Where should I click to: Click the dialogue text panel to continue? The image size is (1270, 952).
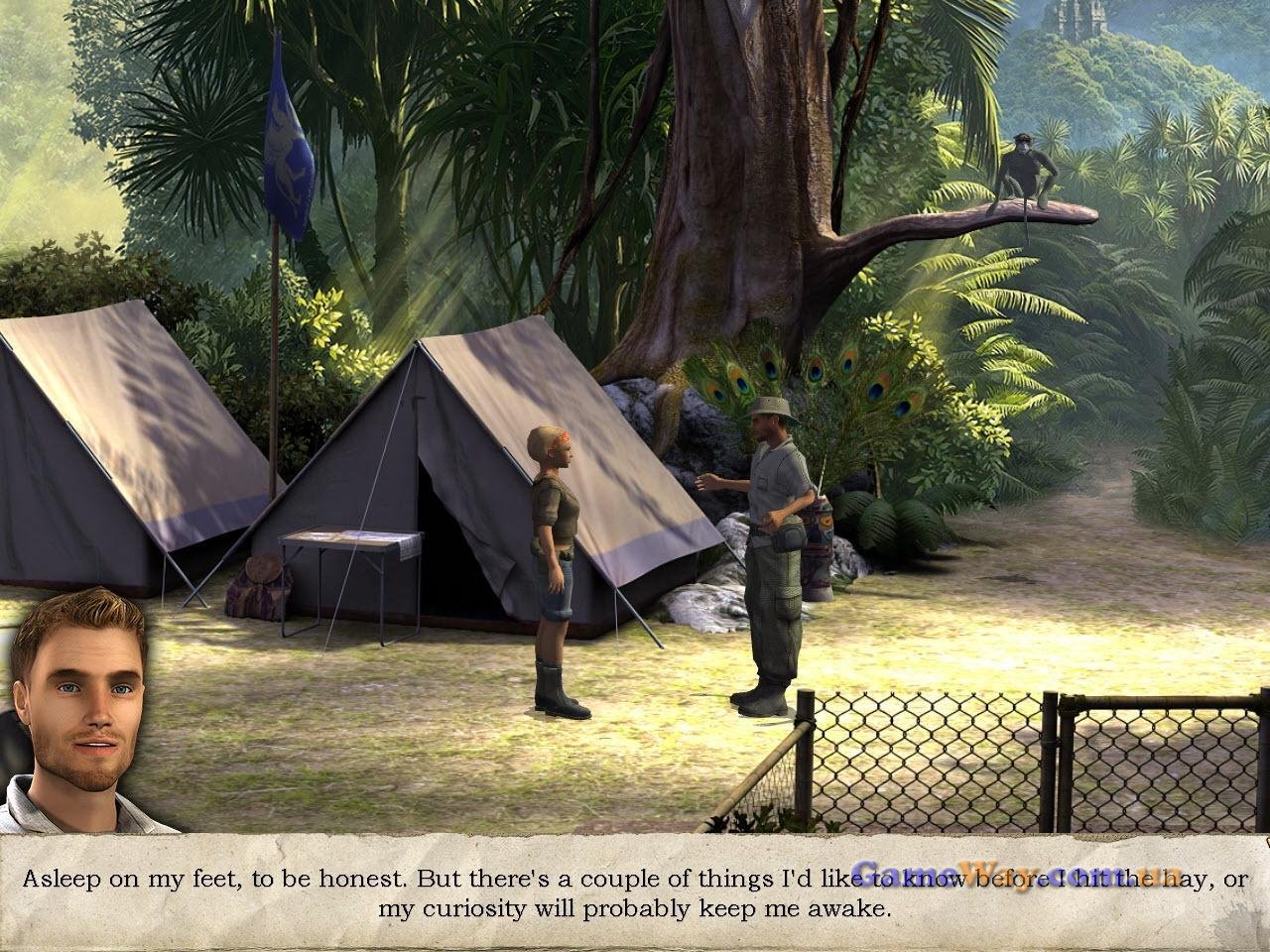tap(635, 892)
